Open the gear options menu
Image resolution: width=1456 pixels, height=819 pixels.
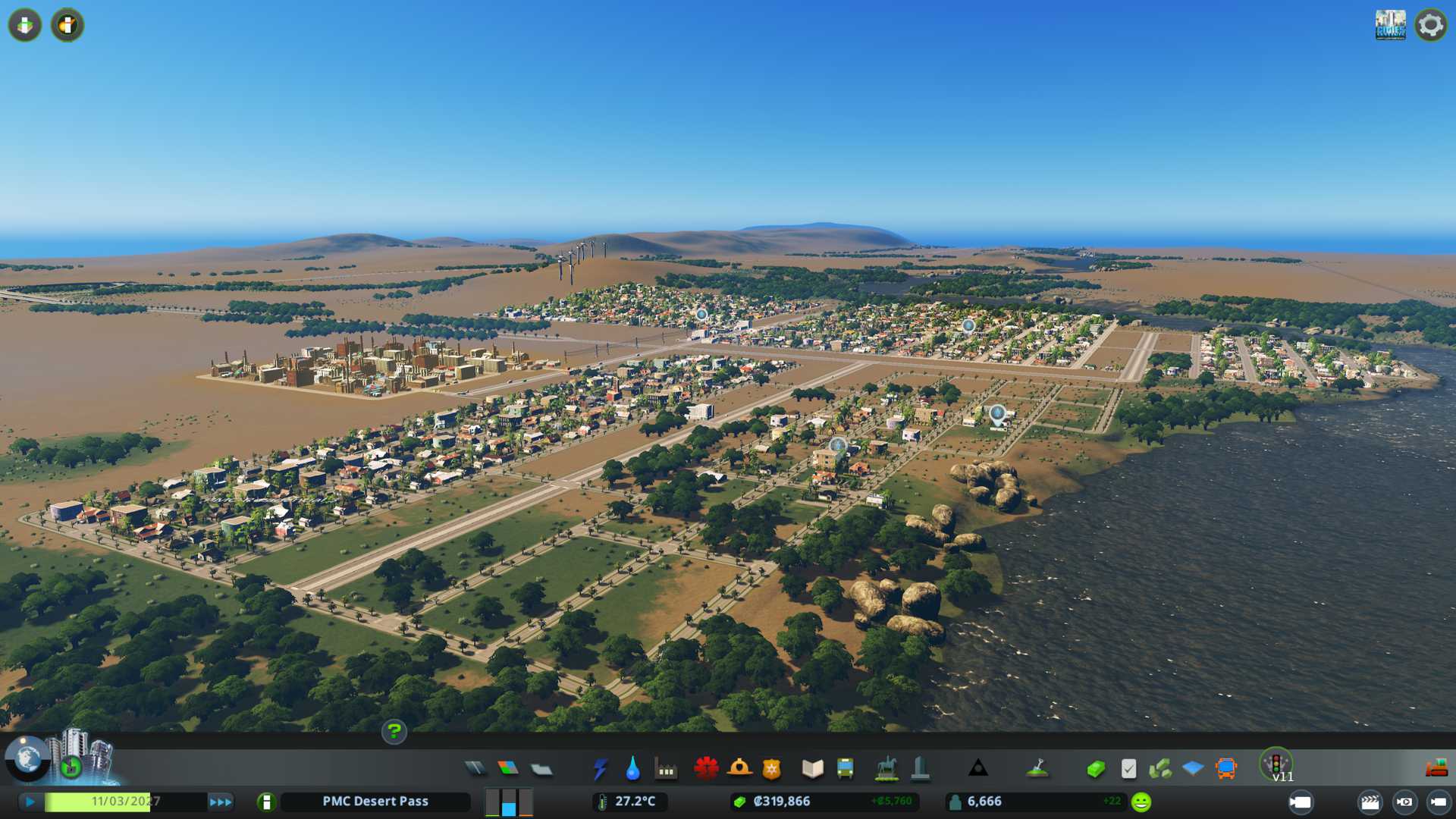(x=1430, y=25)
